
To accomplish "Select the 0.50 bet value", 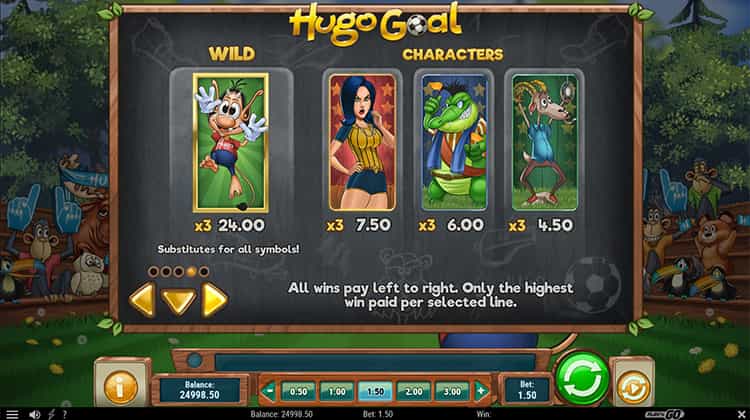I will click(297, 391).
